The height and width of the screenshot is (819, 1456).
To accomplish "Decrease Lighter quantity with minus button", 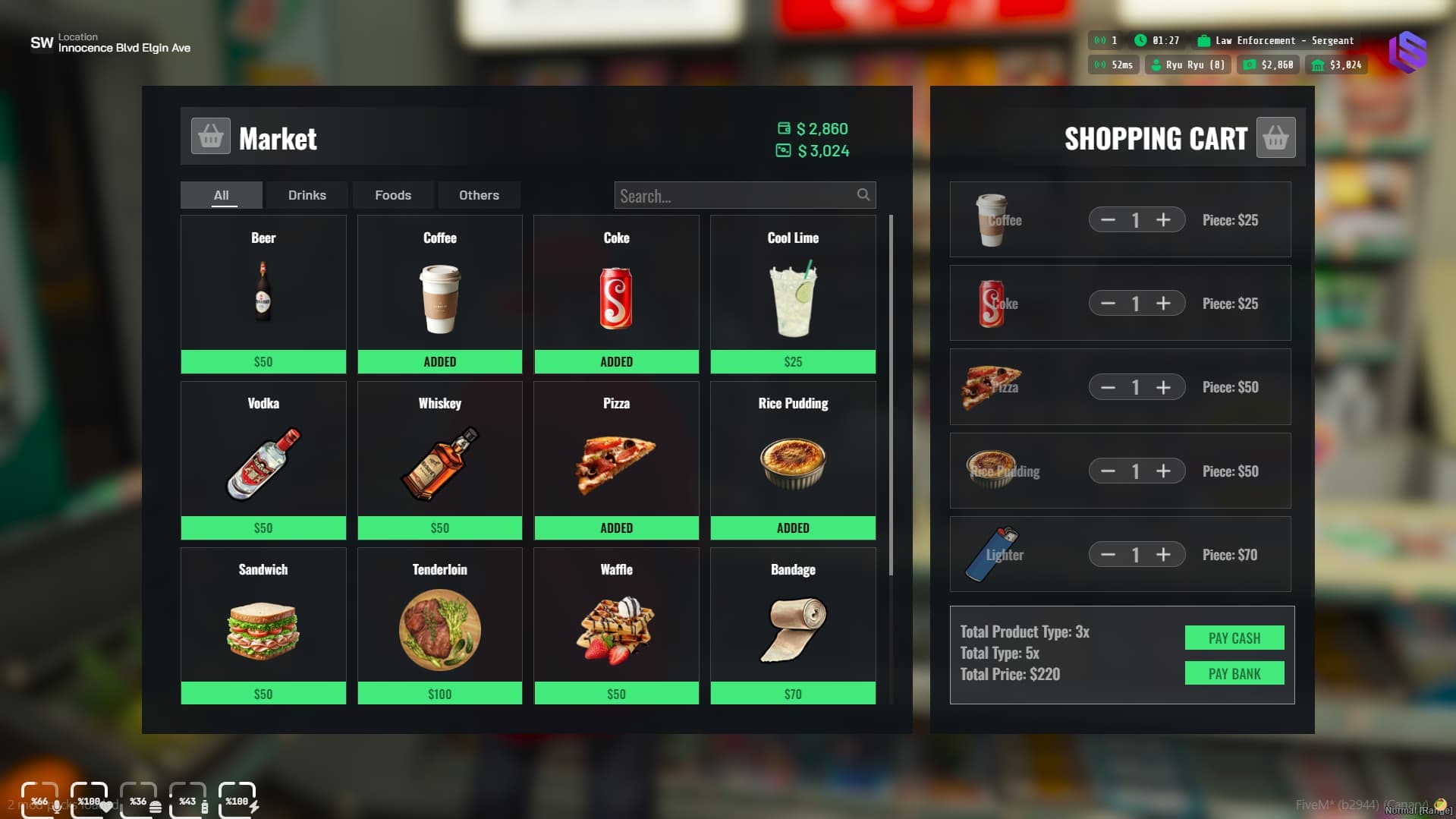I will click(x=1108, y=555).
